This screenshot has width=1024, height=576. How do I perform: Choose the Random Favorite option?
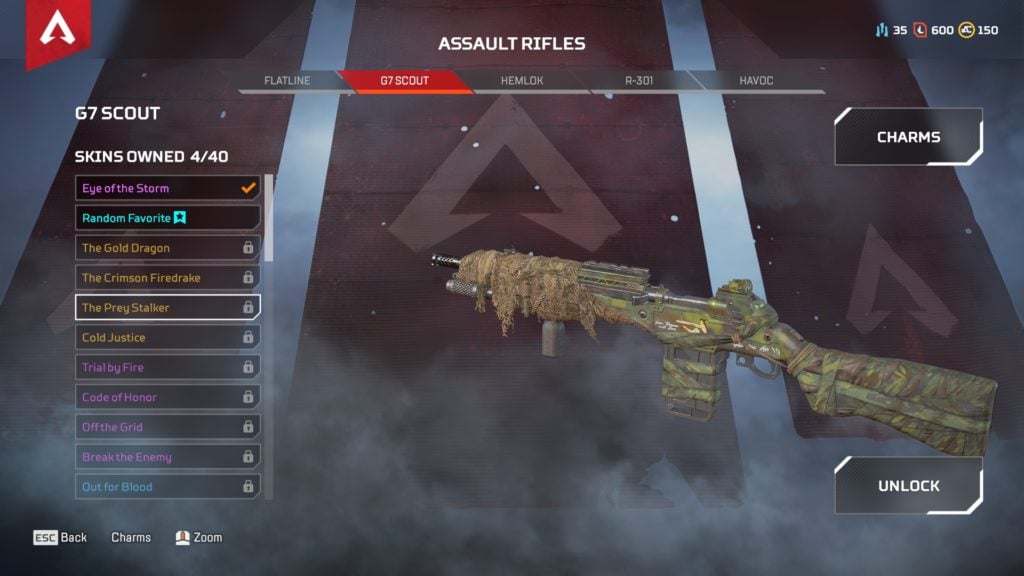pos(168,218)
